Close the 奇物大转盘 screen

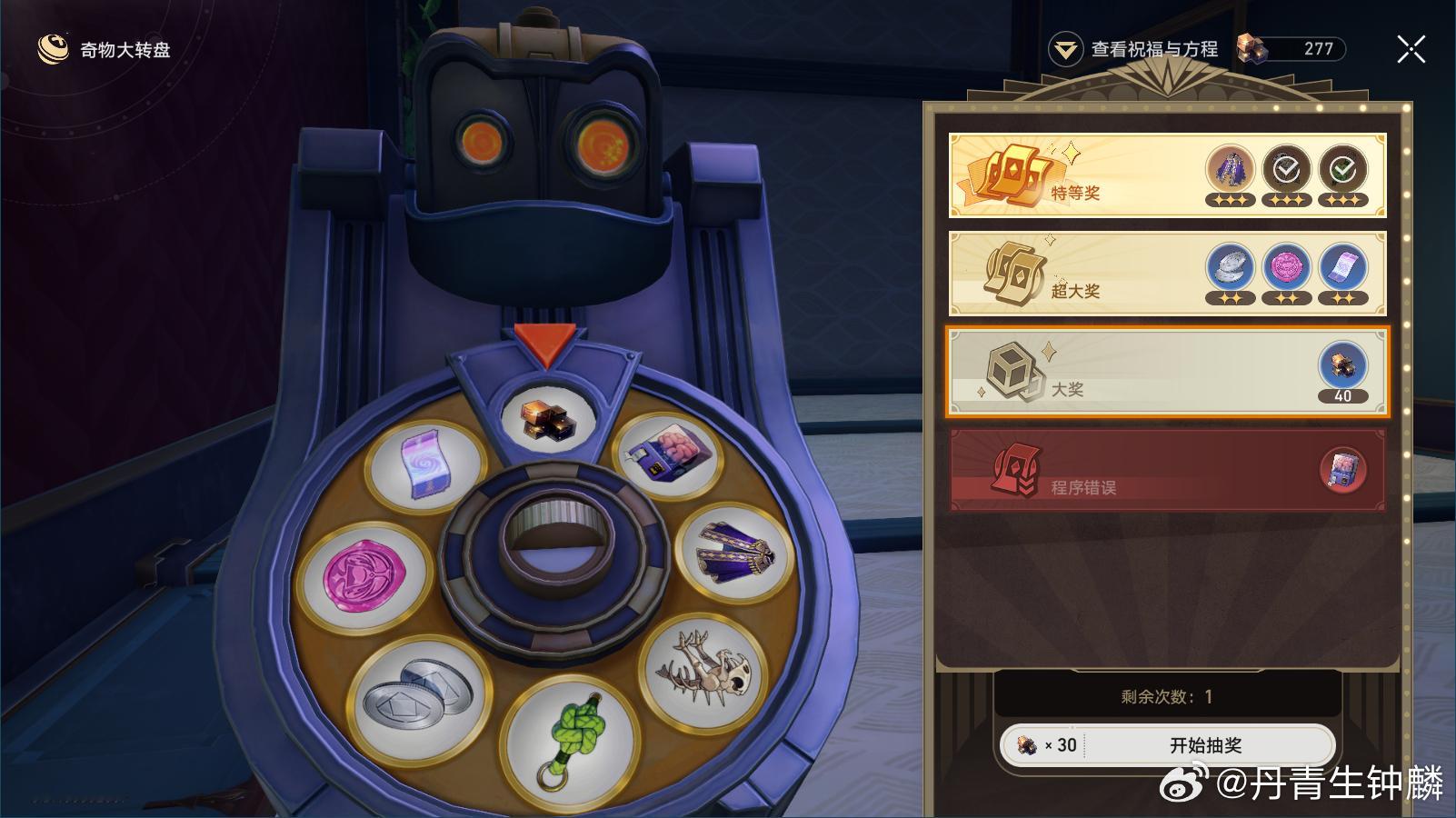tap(1411, 49)
